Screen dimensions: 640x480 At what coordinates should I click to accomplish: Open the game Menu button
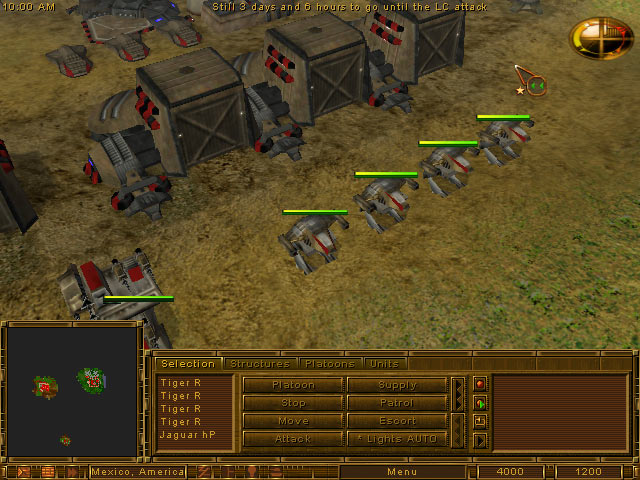(402, 471)
